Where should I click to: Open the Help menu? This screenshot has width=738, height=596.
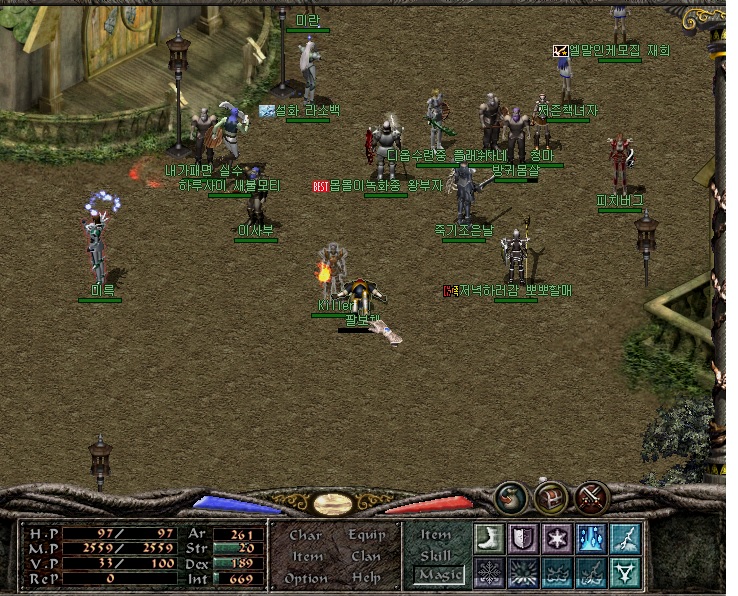366,578
